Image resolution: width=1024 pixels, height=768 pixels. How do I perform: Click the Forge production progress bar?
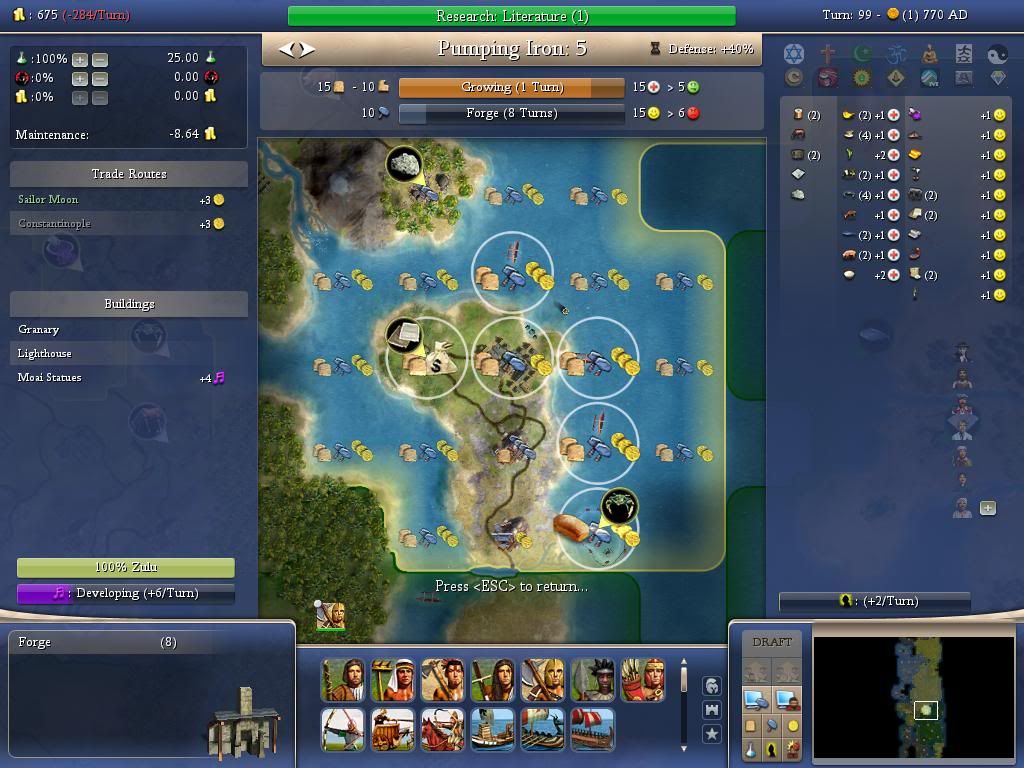coord(511,113)
